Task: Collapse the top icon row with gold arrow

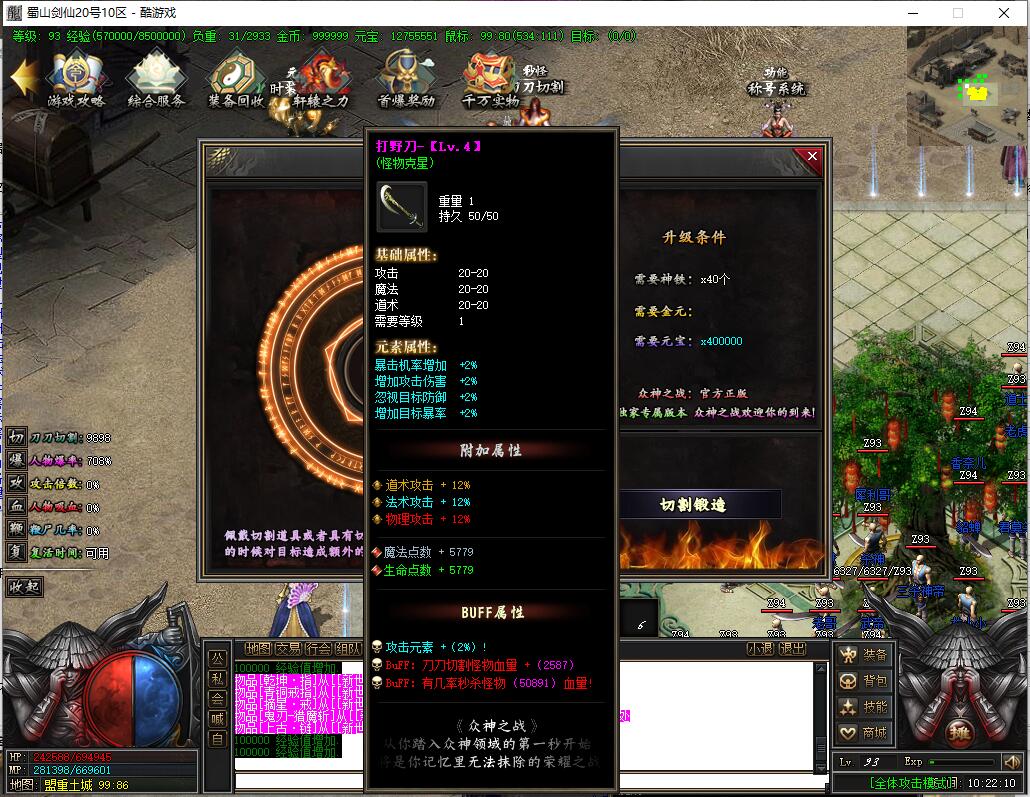Action: 23,77
